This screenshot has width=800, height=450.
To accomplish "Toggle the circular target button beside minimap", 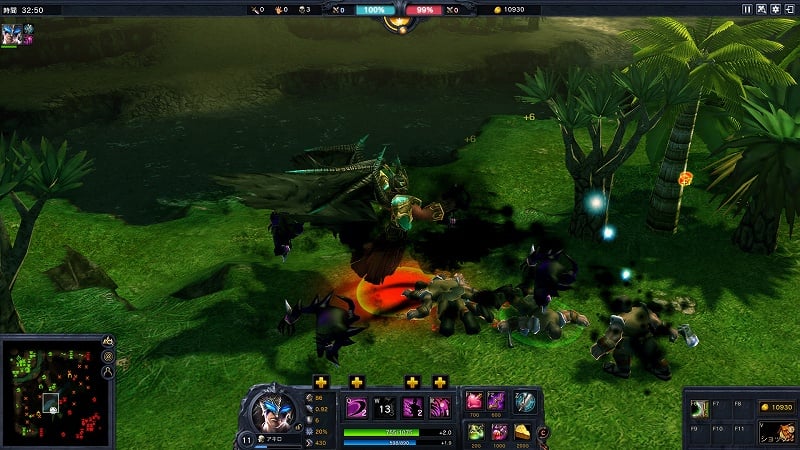I will click(108, 357).
